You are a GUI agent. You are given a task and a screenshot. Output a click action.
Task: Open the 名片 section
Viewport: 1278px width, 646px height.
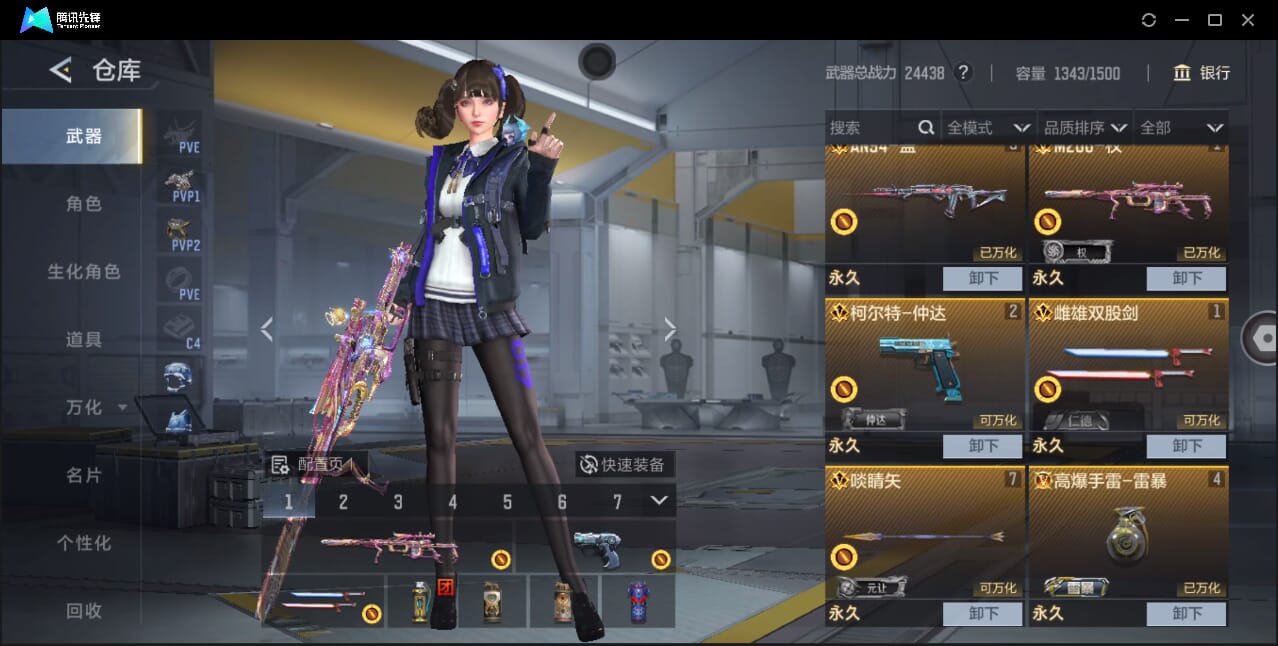(84, 476)
